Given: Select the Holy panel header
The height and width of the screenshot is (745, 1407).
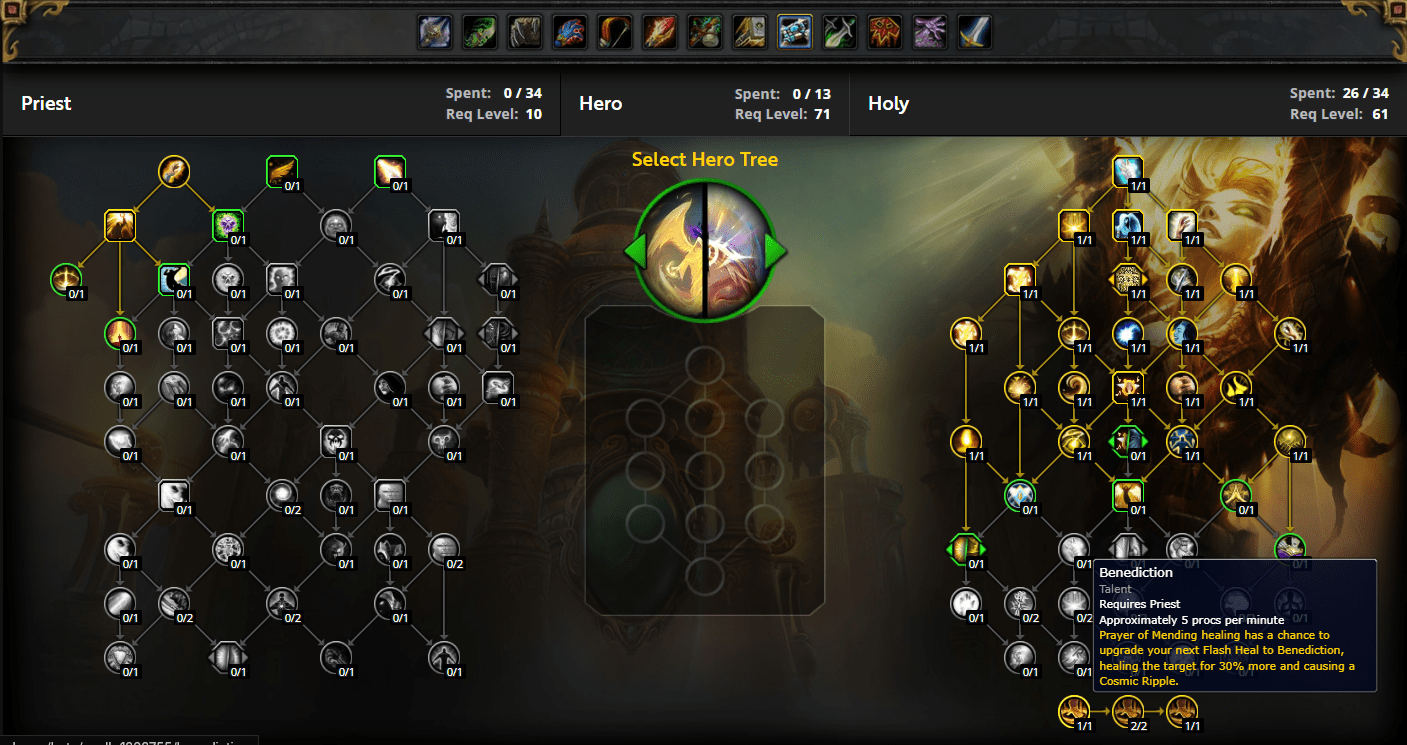Looking at the screenshot, I should 888,103.
